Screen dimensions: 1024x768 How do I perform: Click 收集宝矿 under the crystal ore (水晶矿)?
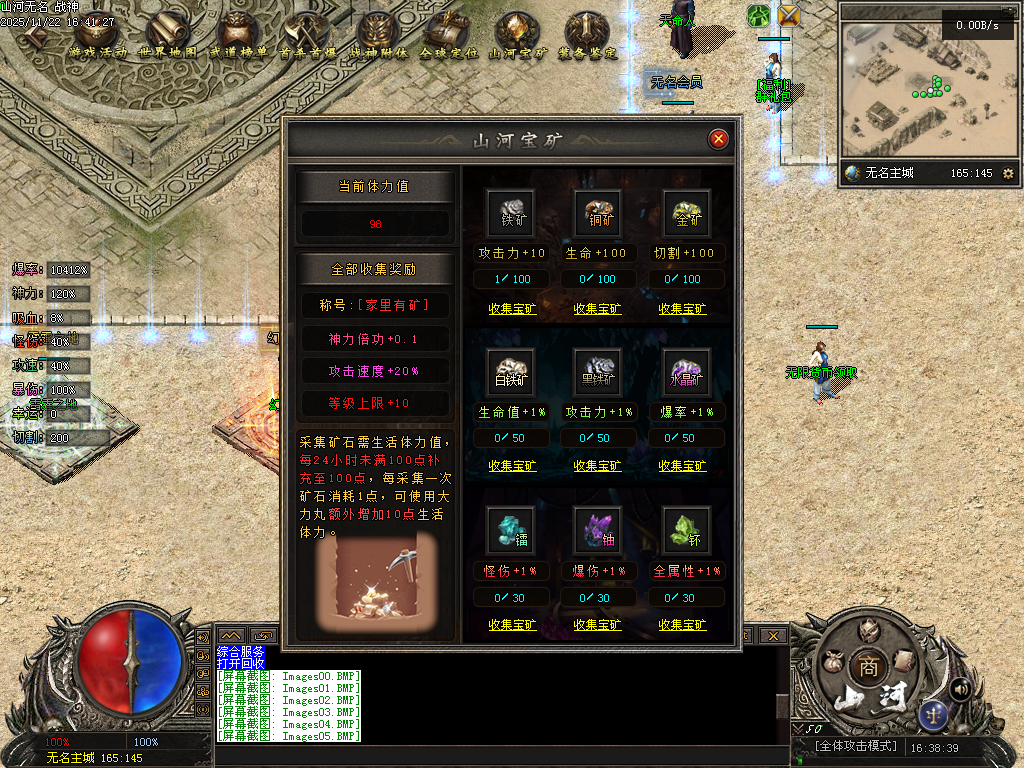tap(682, 466)
